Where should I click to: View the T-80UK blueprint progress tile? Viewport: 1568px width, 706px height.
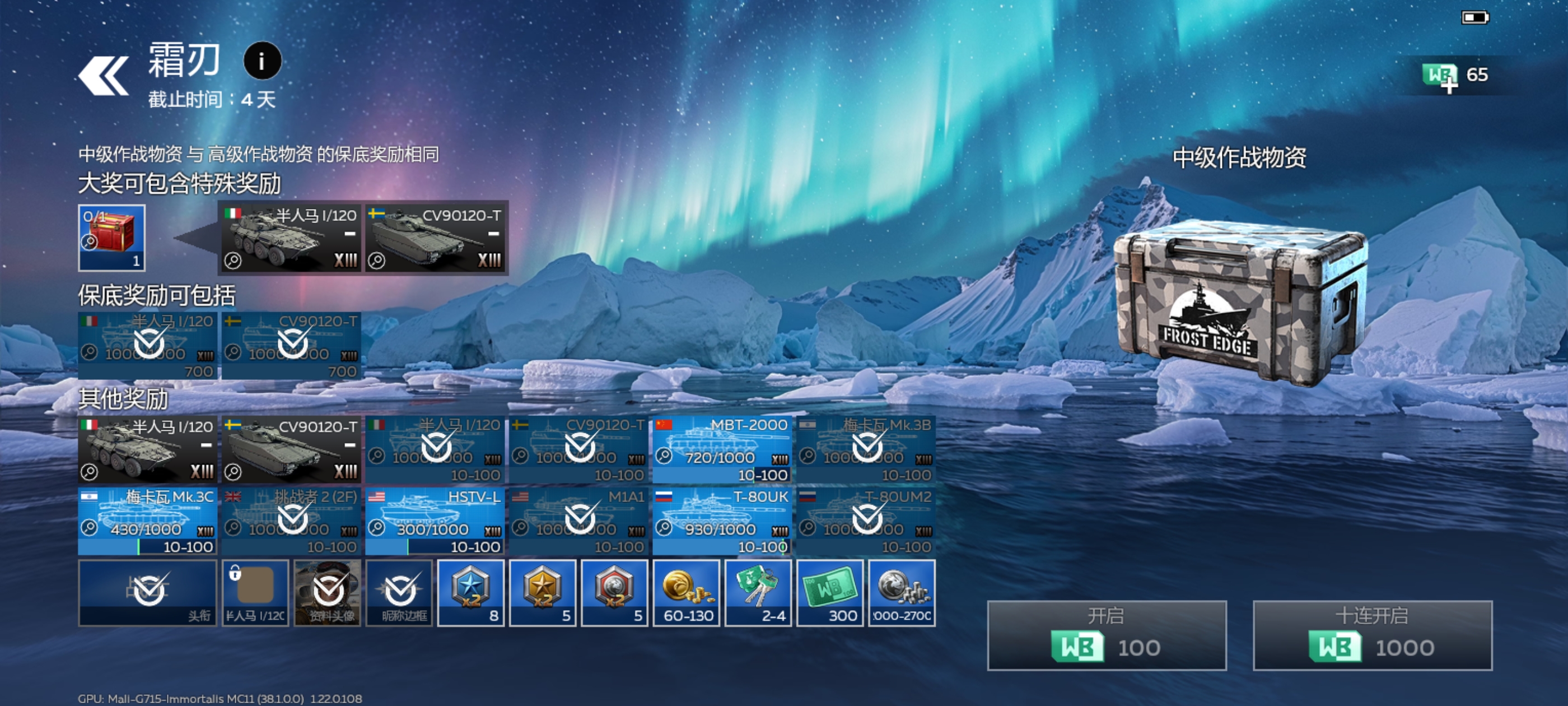click(722, 521)
